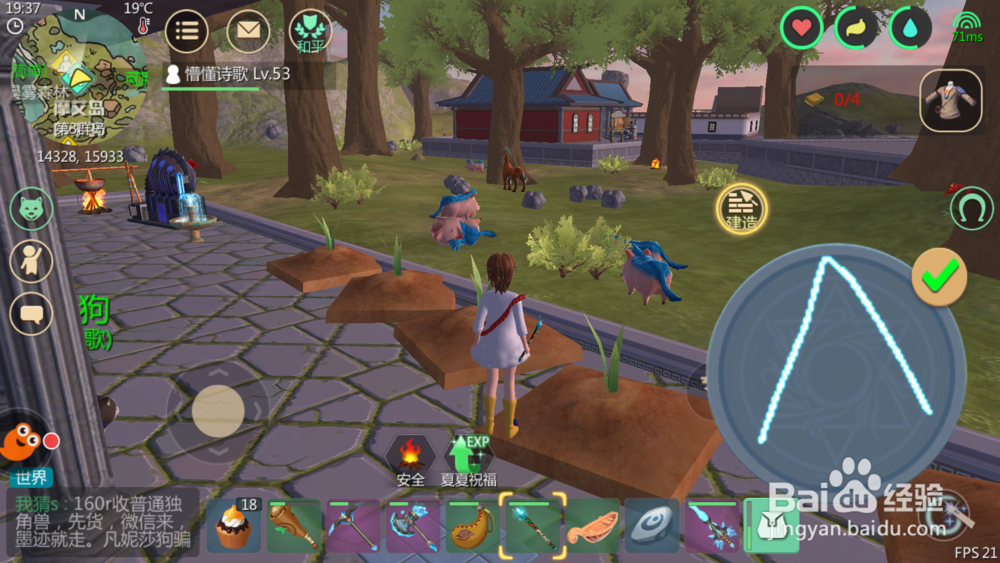Image resolution: width=1000 pixels, height=563 pixels.
Task: Click the blue water drop thirst icon
Action: point(910,28)
